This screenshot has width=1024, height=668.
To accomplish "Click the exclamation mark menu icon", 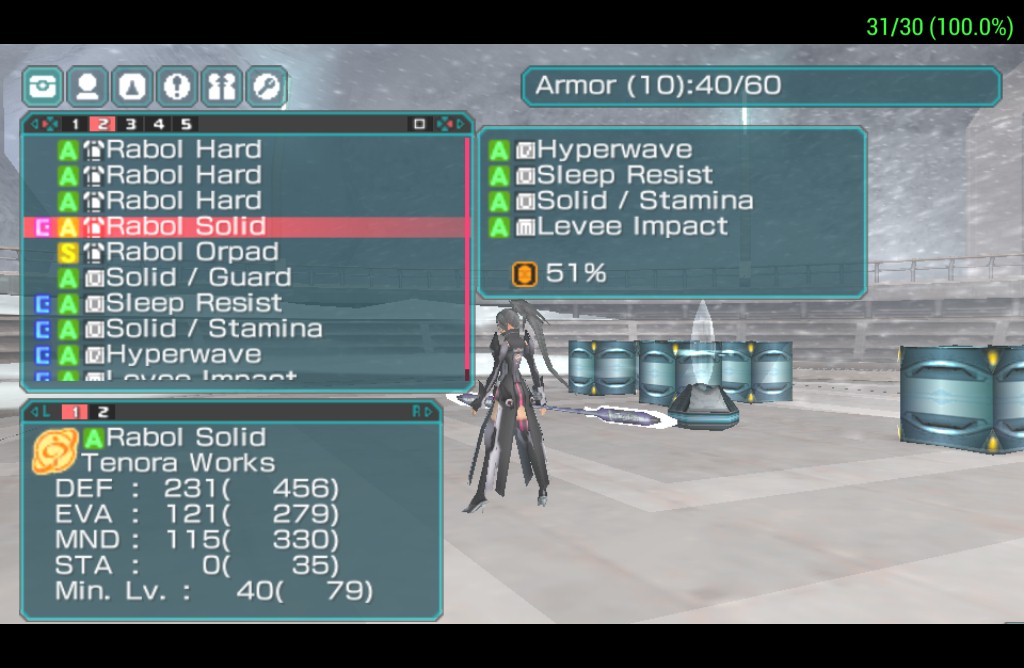I will (177, 87).
